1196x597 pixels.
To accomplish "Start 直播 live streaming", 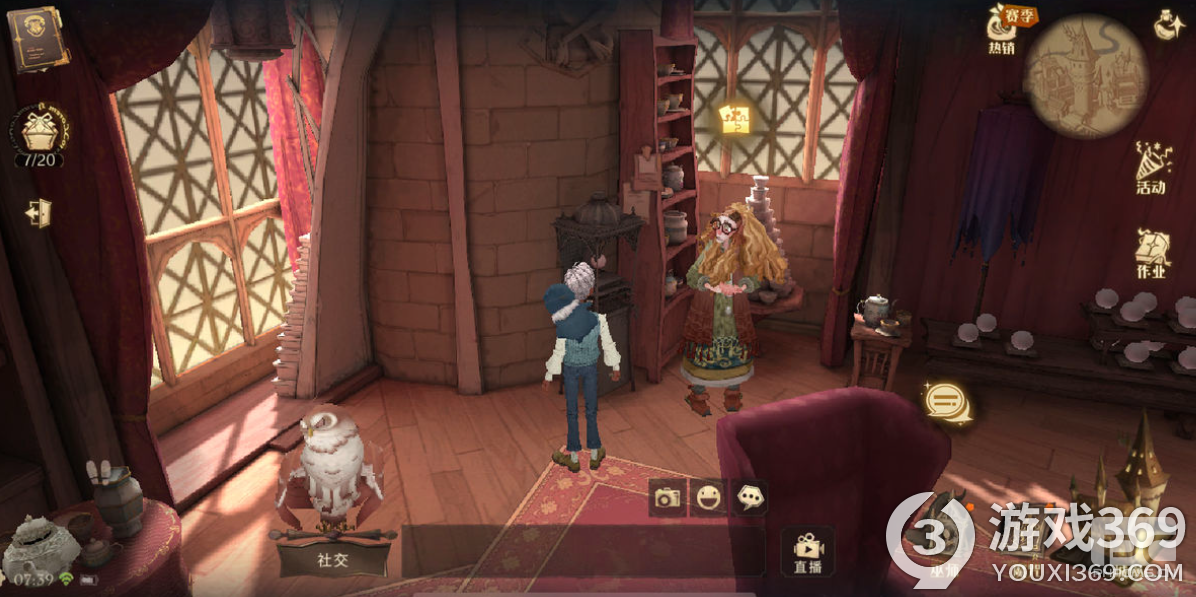I will pyautogui.click(x=807, y=552).
